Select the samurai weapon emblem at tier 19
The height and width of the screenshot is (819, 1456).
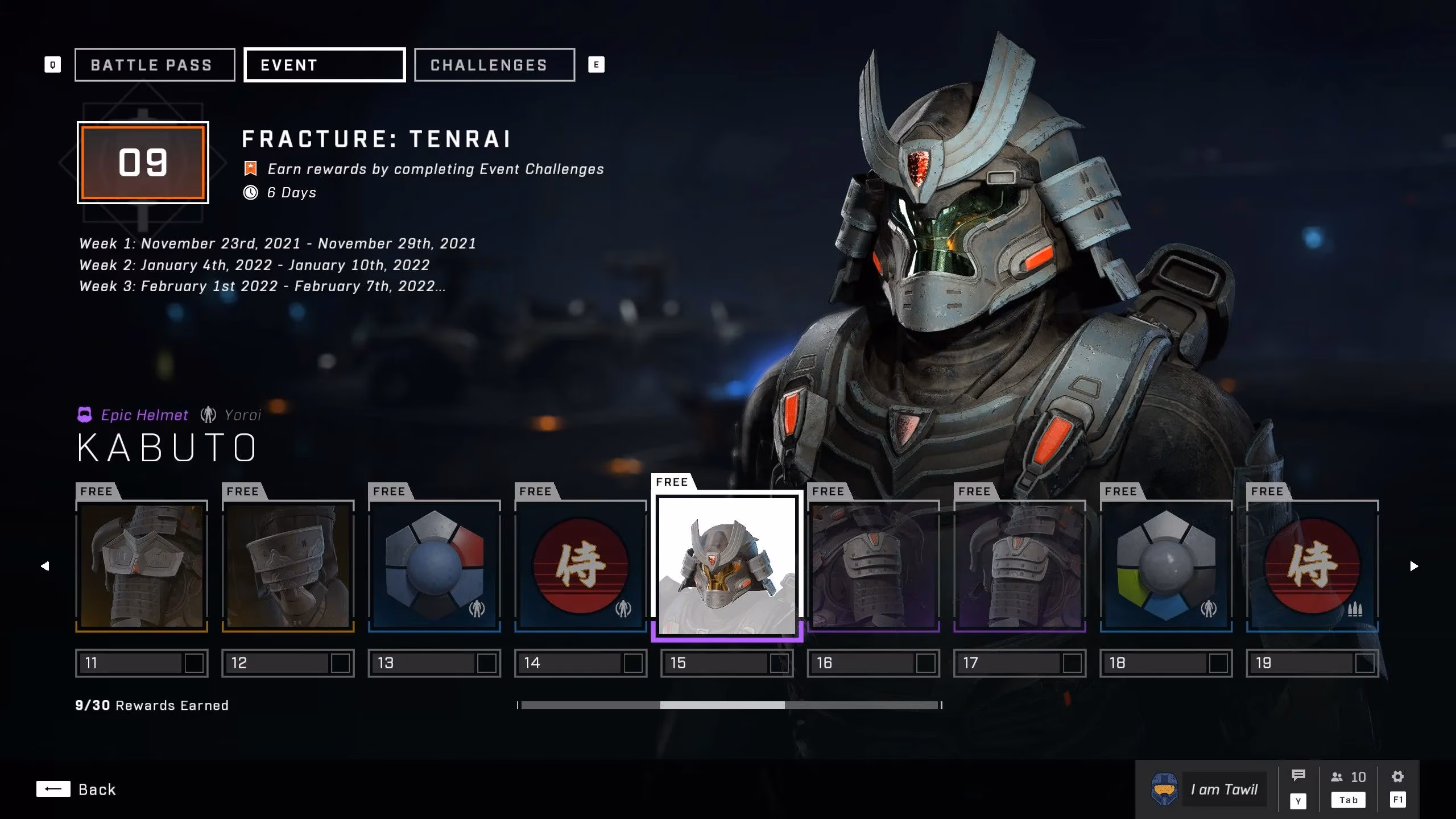[x=1312, y=566]
